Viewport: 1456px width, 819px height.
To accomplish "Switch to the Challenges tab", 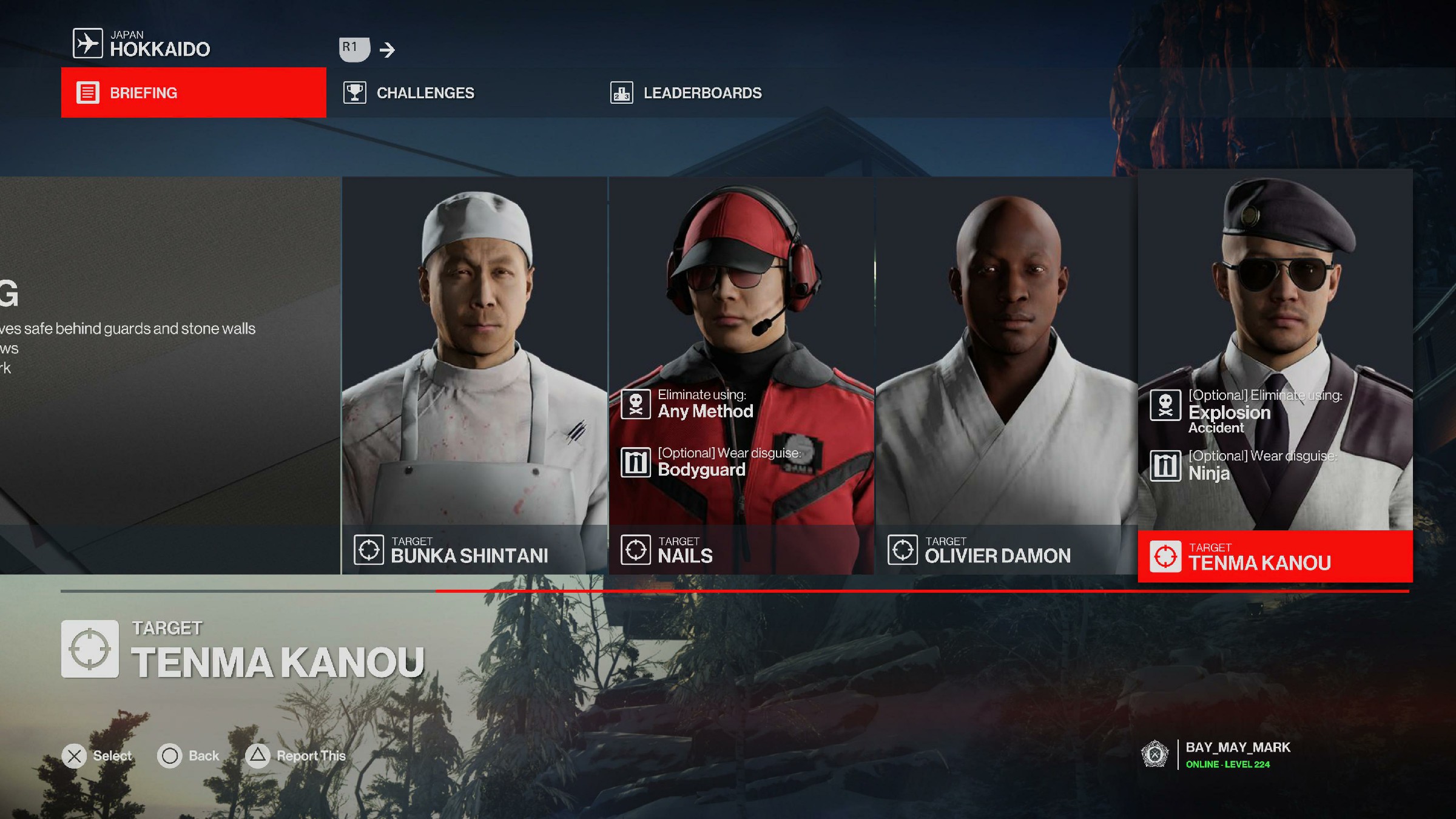I will 425,93.
